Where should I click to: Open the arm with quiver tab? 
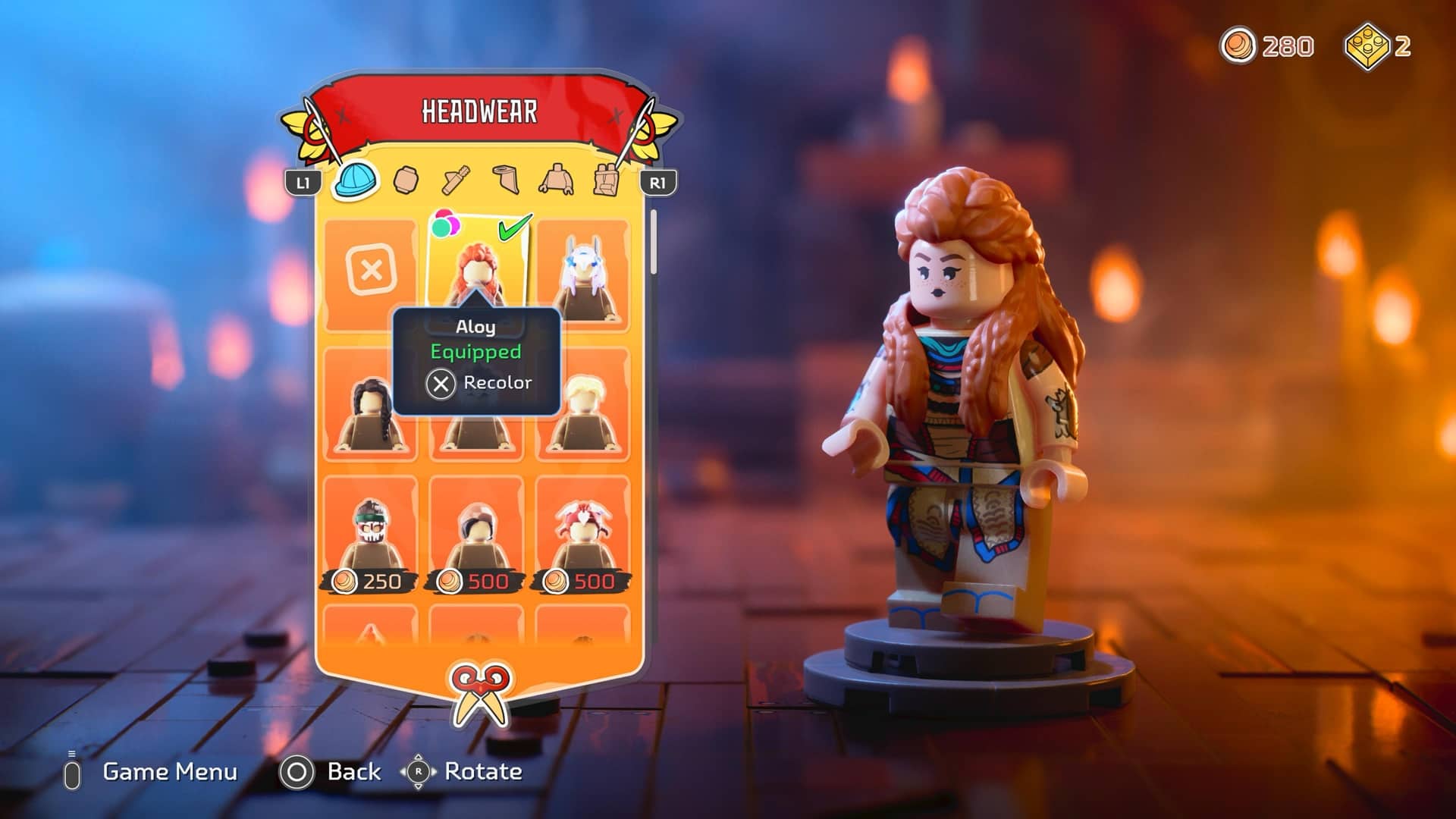(456, 180)
